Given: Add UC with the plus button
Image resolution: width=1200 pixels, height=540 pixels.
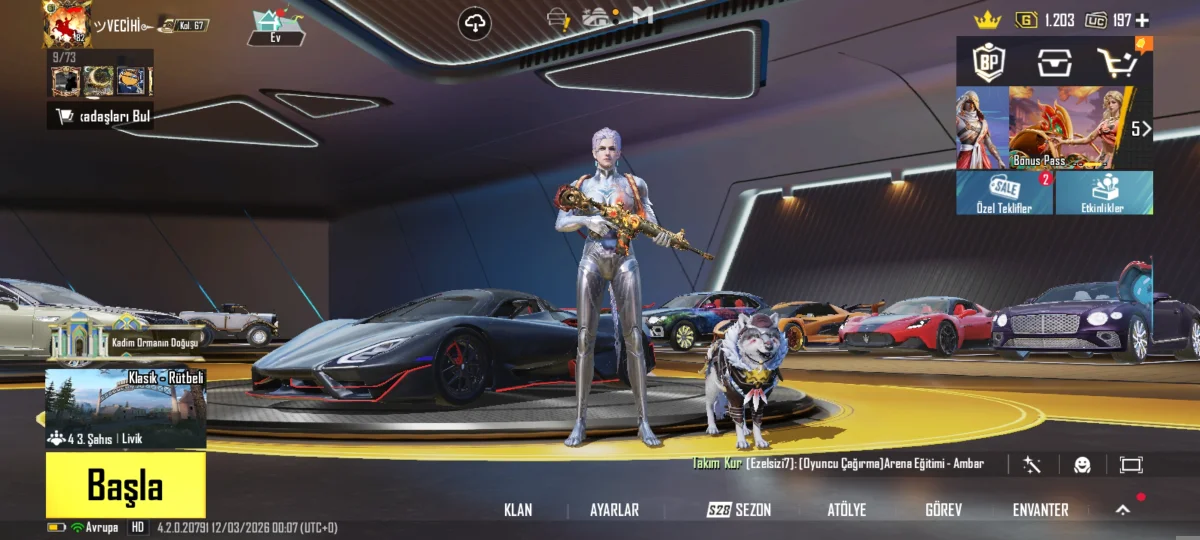Looking at the screenshot, I should [1142, 20].
